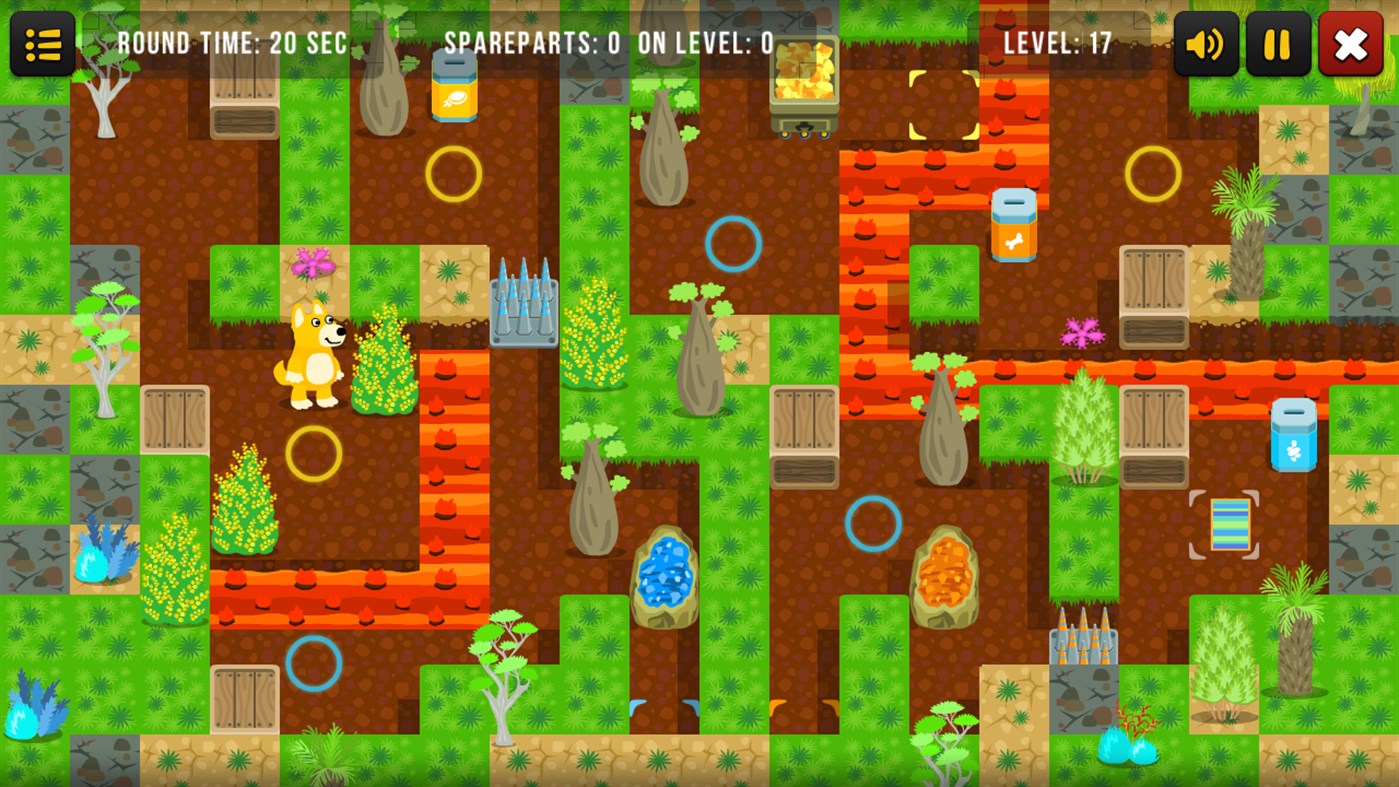This screenshot has width=1399, height=787.
Task: Click the dog-bone food can on the lava path
Action: point(1013,222)
